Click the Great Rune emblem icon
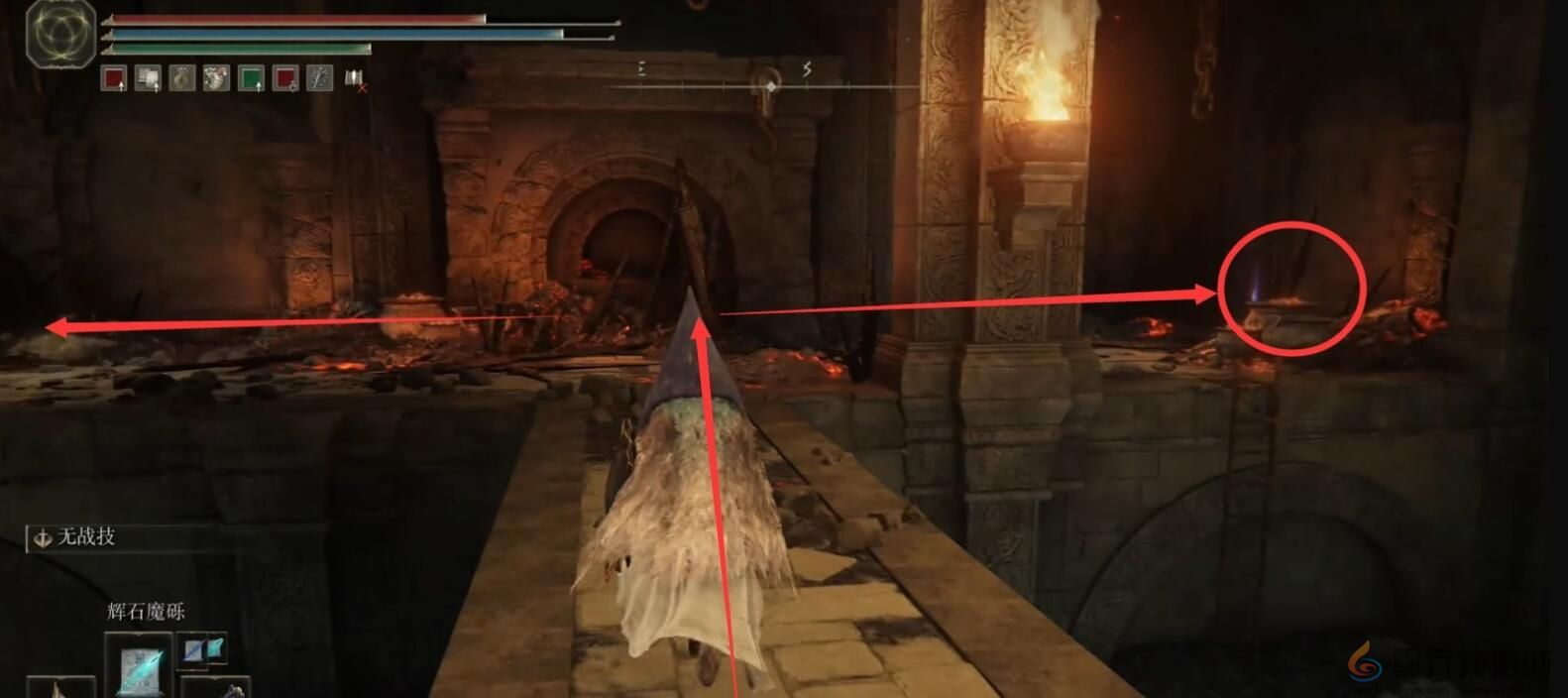 point(61,34)
